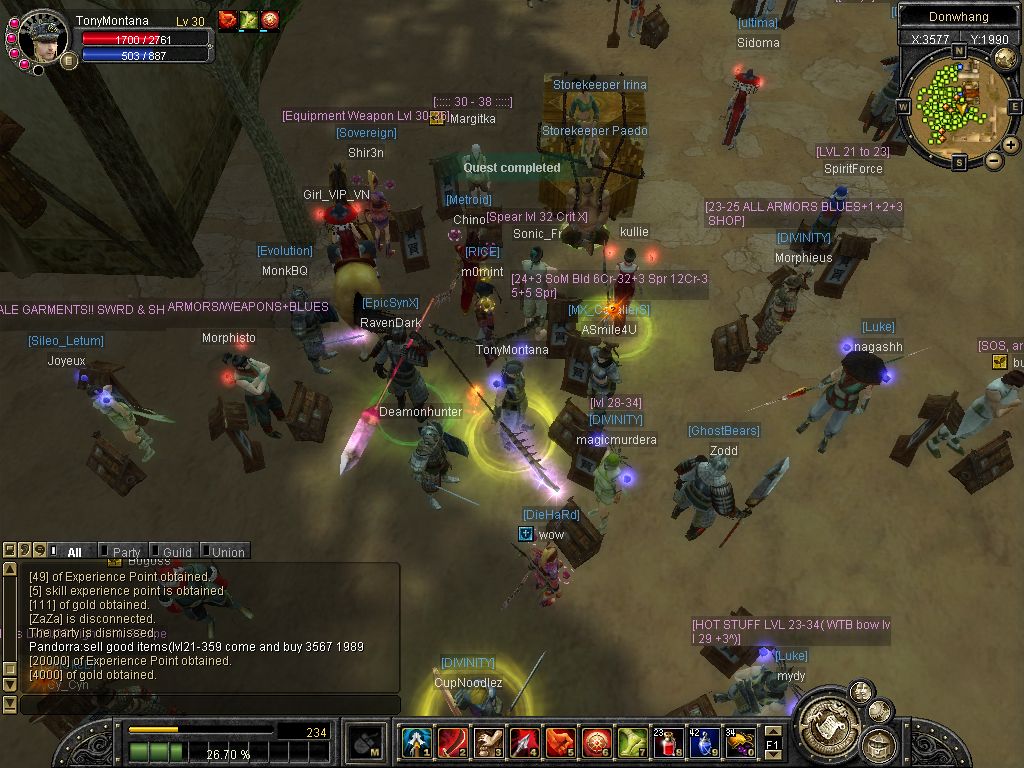Open the large round scroll menu button
1024x768 pixels.
(x=826, y=718)
